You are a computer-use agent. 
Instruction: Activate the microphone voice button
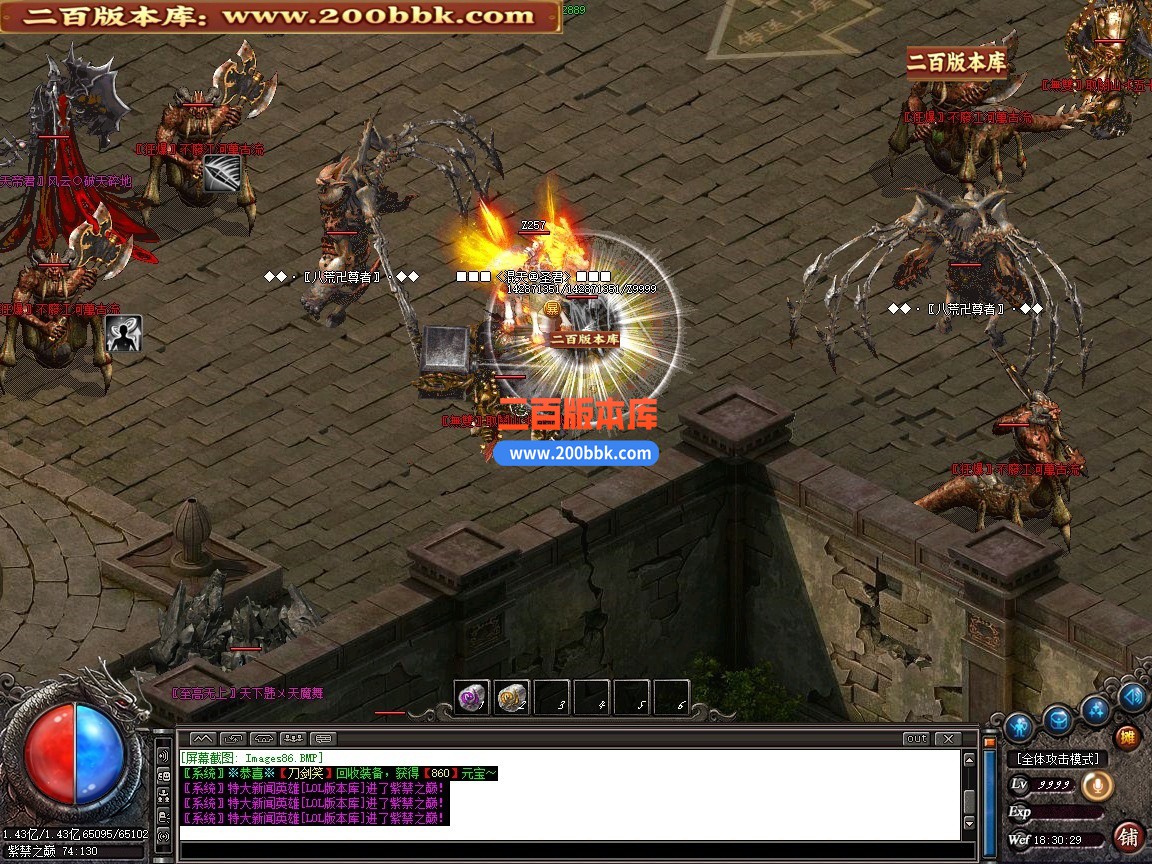pos(1097,786)
